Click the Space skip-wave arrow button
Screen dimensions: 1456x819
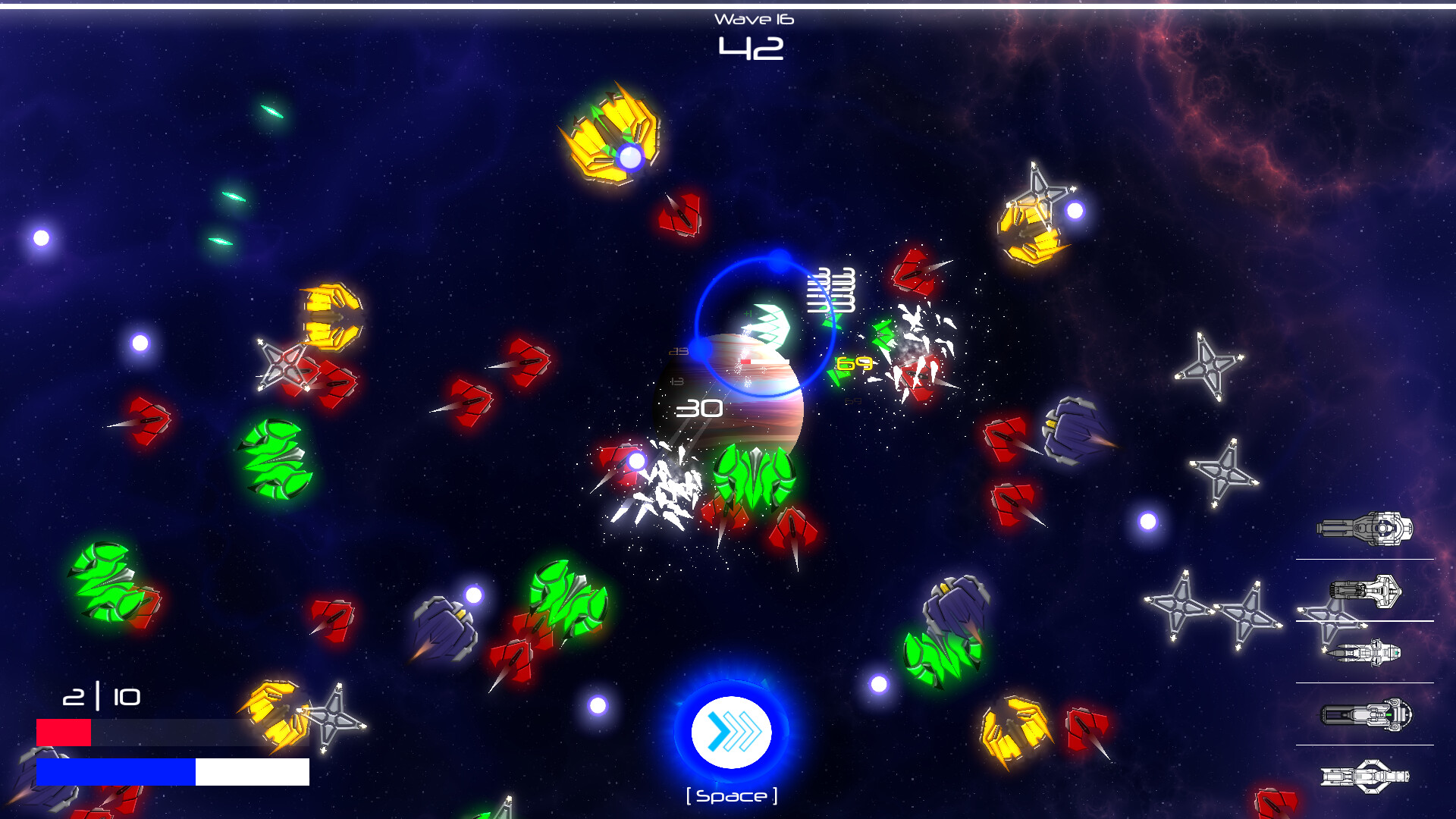pyautogui.click(x=730, y=730)
